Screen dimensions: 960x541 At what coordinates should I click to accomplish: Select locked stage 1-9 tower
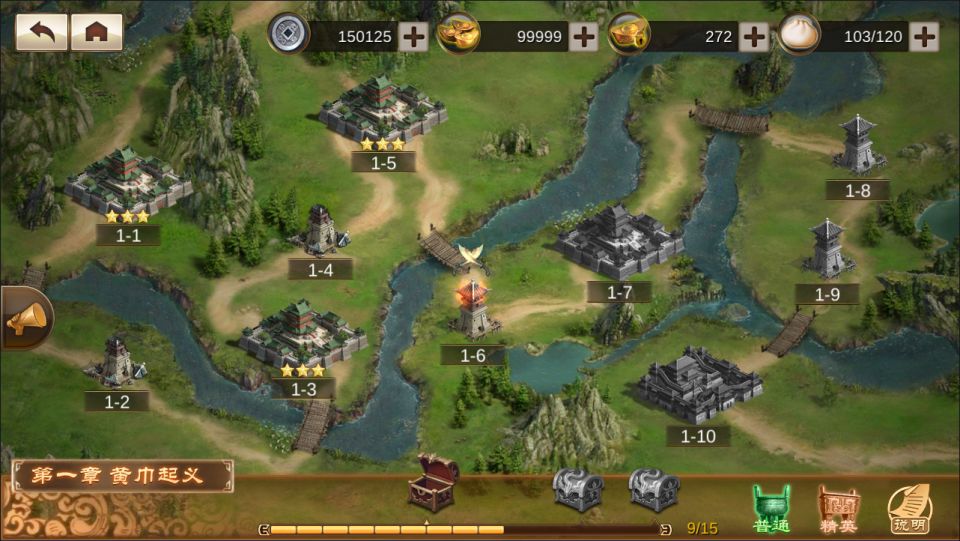(x=828, y=250)
